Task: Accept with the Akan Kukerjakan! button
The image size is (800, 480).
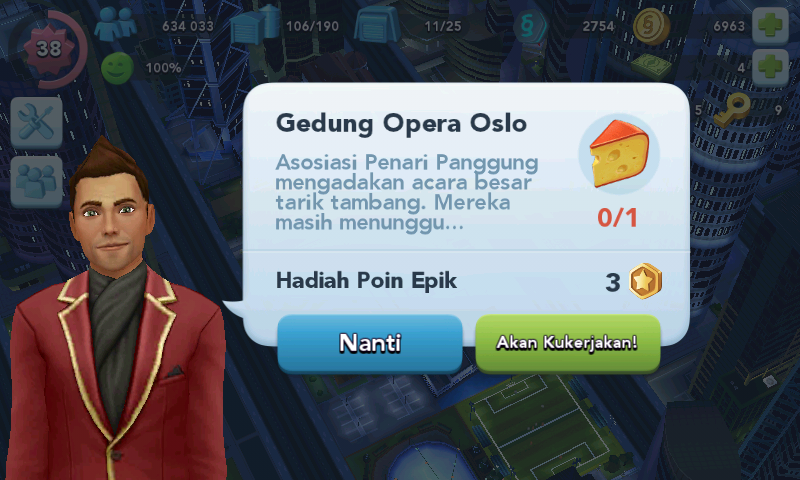Action: click(567, 343)
